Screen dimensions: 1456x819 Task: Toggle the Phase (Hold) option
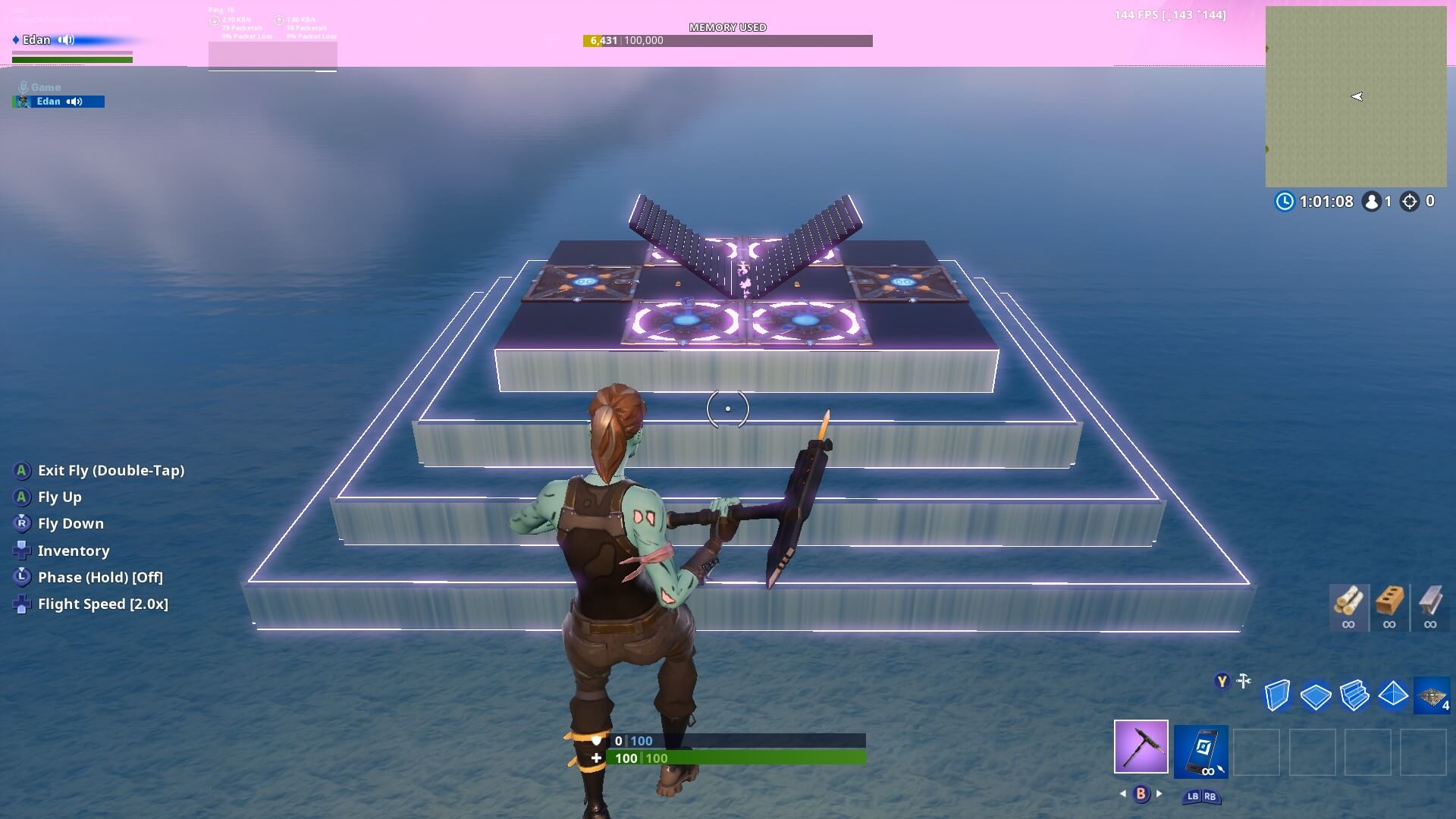tap(102, 577)
